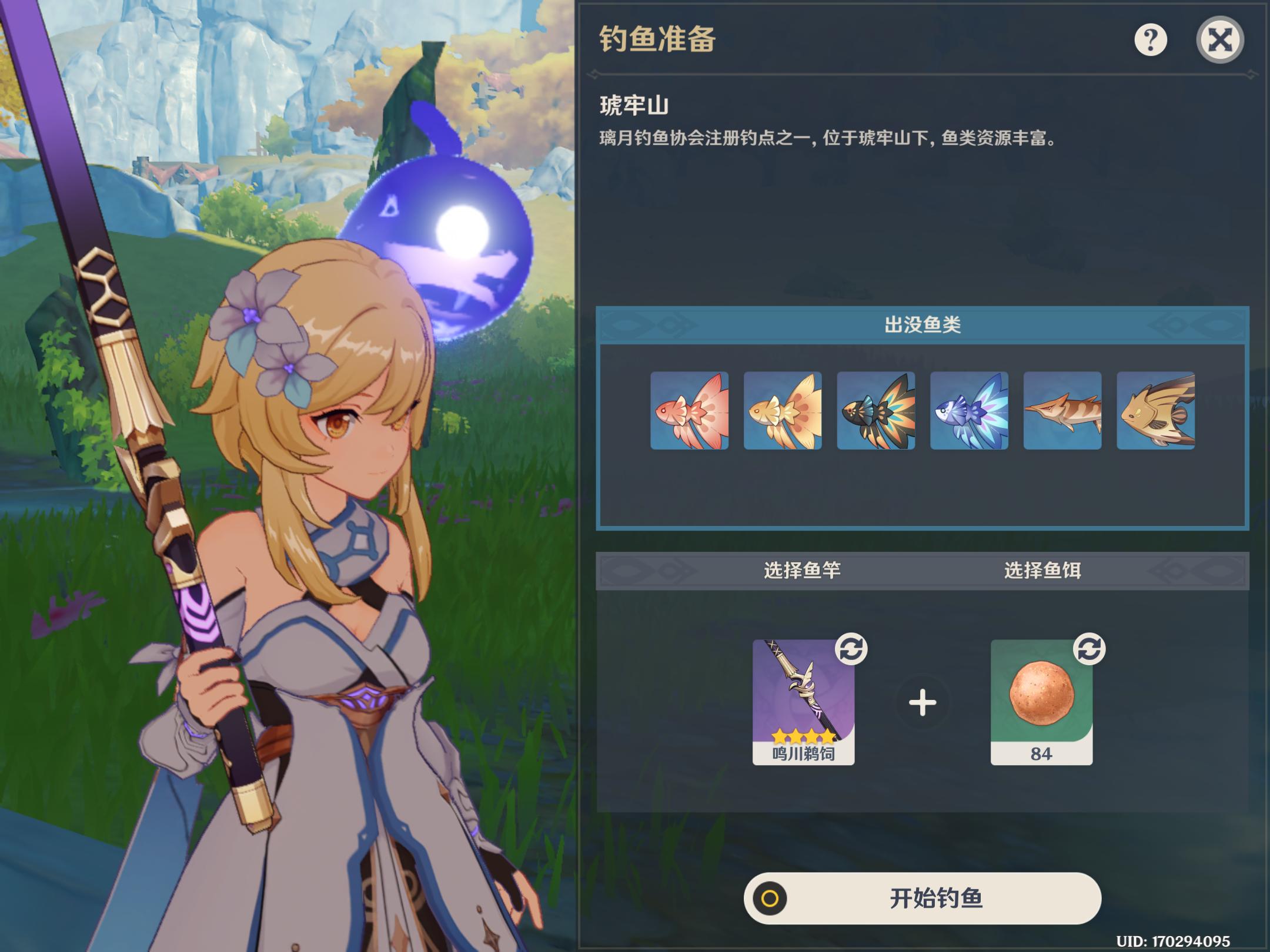Inspect the golden fan-tailed fish icon

pos(783,411)
